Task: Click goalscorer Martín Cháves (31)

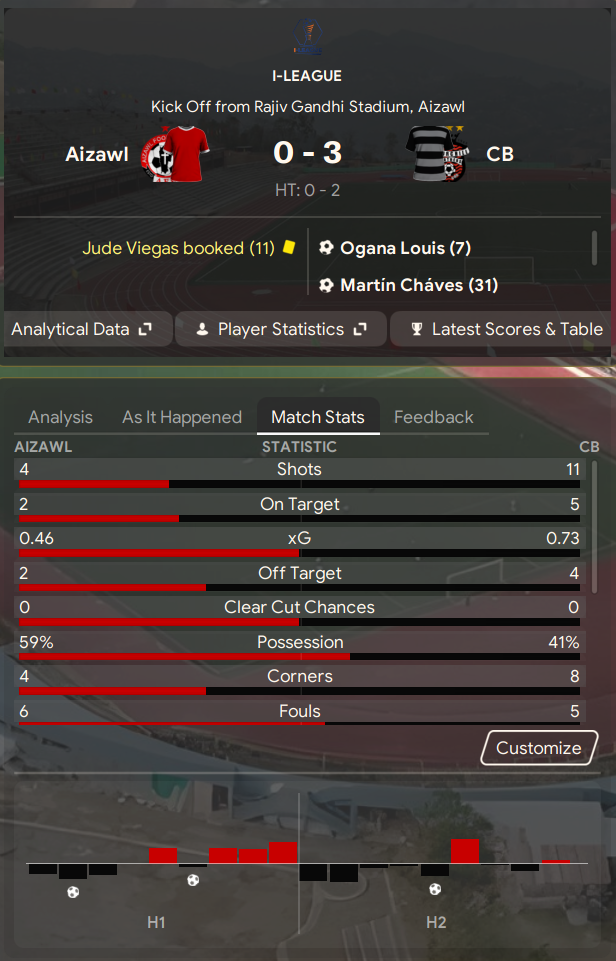Action: pos(419,285)
